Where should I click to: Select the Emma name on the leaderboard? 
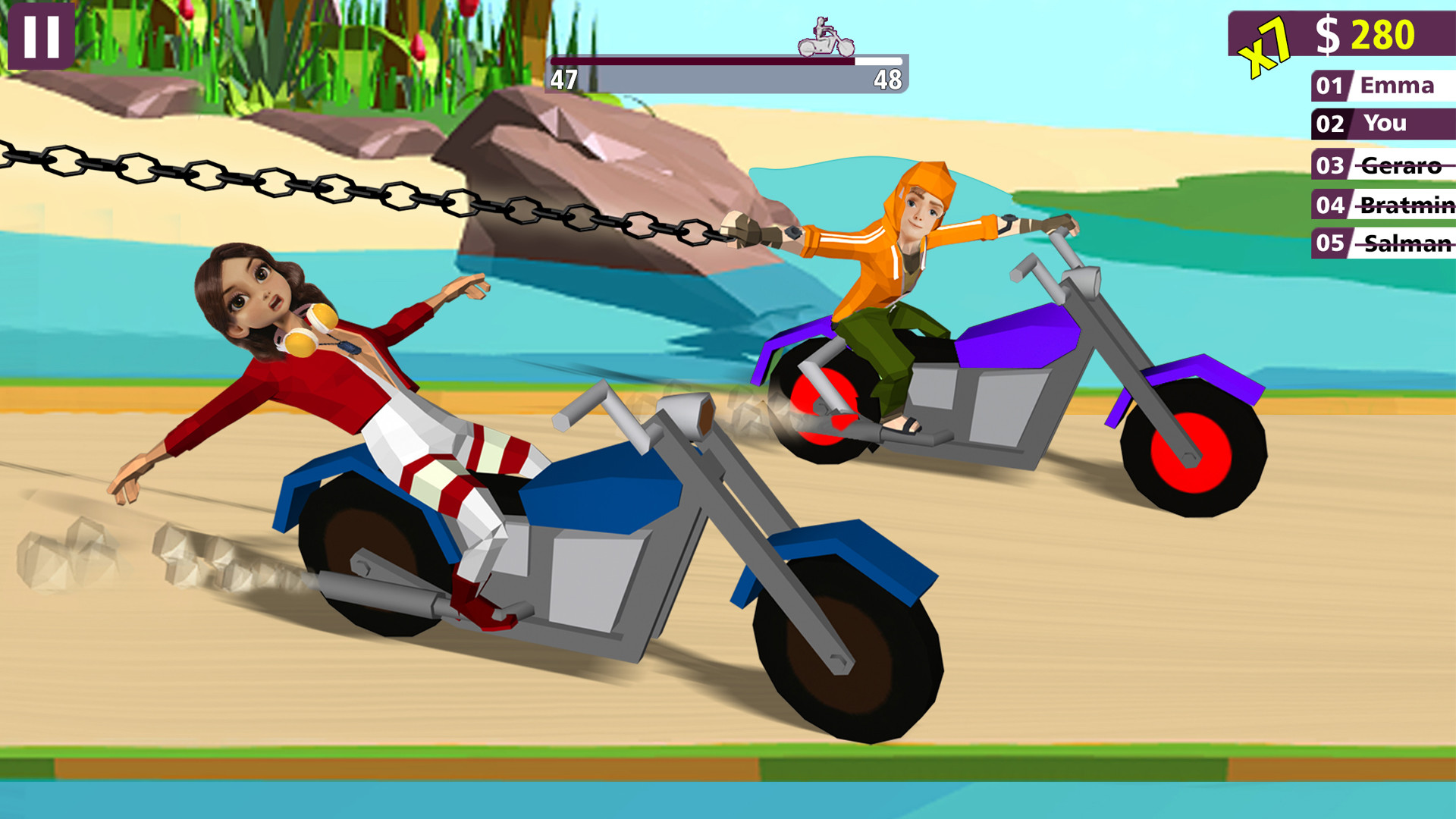(x=1399, y=86)
